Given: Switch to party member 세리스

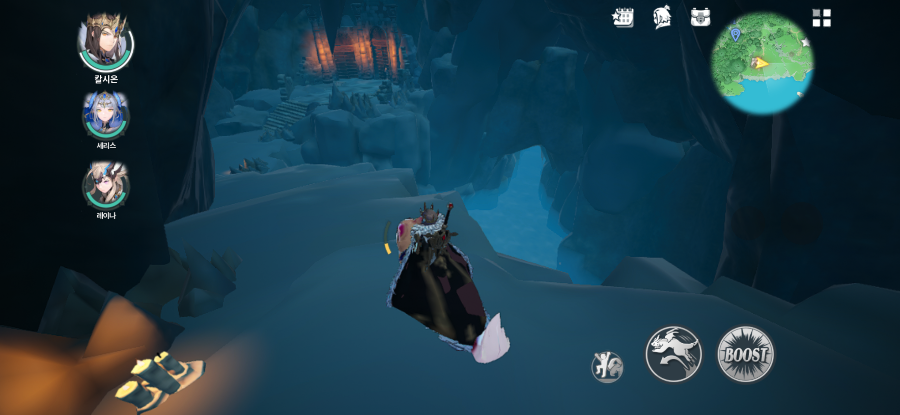Looking at the screenshot, I should tap(106, 115).
